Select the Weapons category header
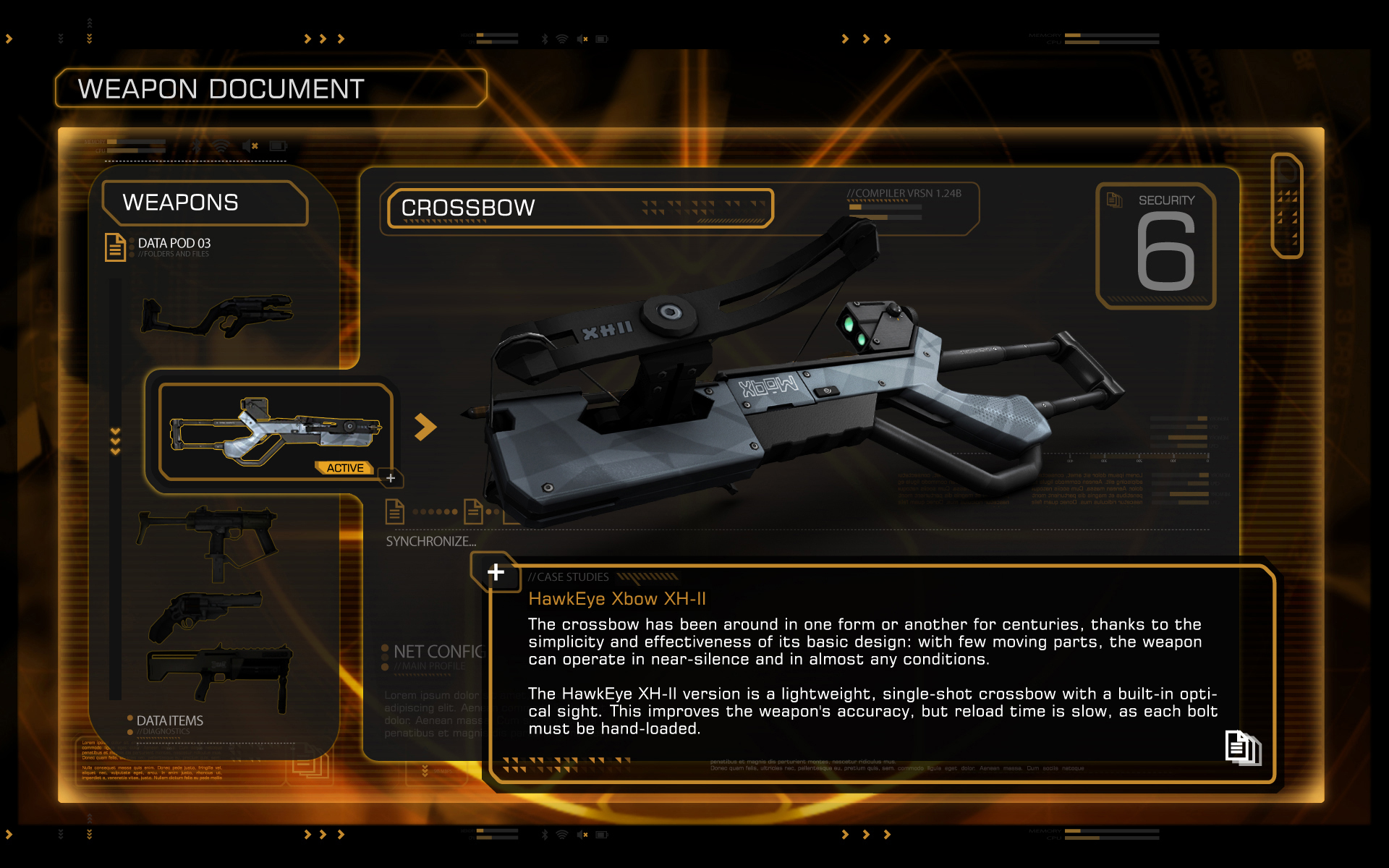This screenshot has height=868, width=1389. [x=205, y=203]
